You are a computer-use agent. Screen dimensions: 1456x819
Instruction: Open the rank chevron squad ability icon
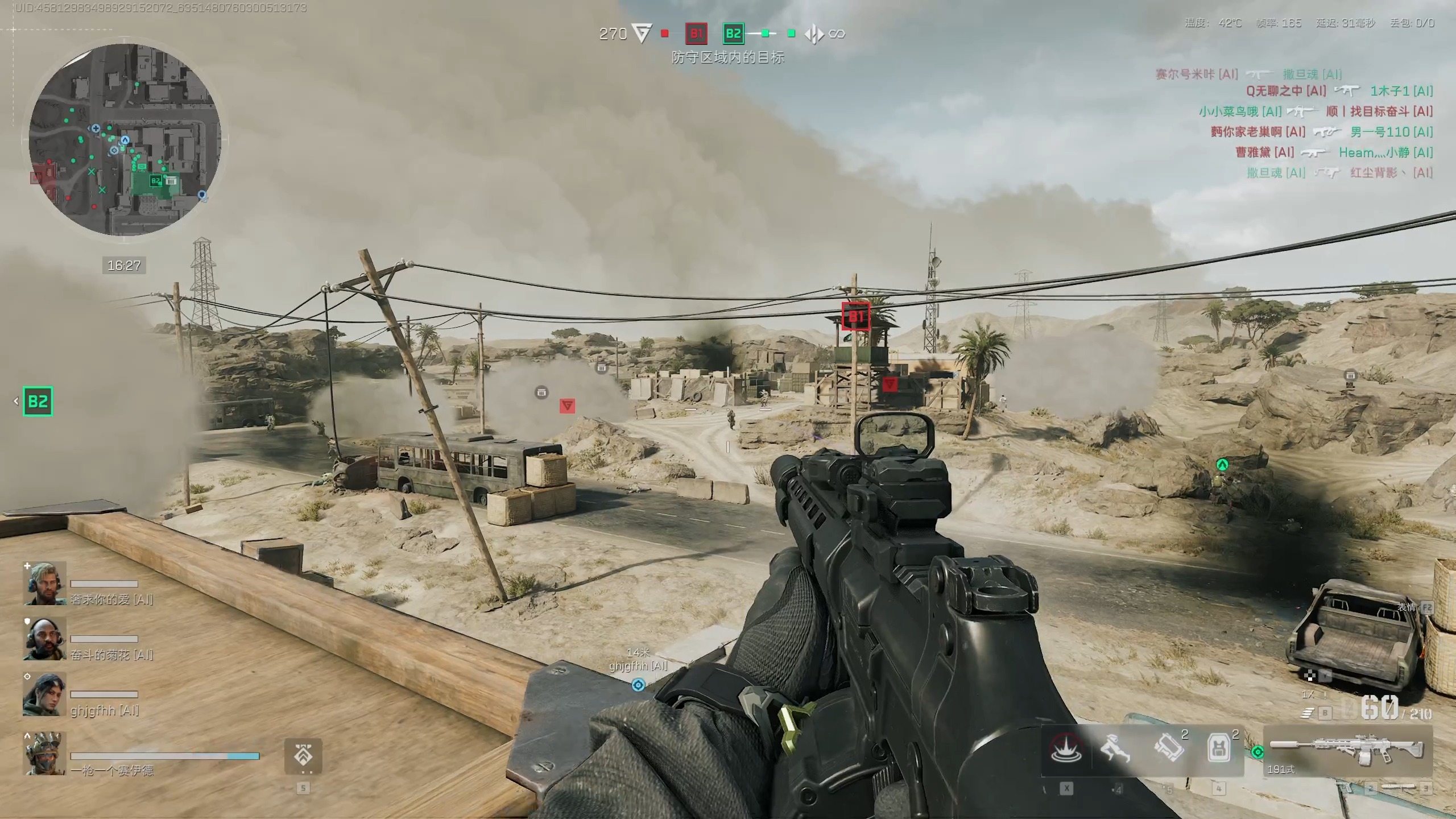[303, 756]
